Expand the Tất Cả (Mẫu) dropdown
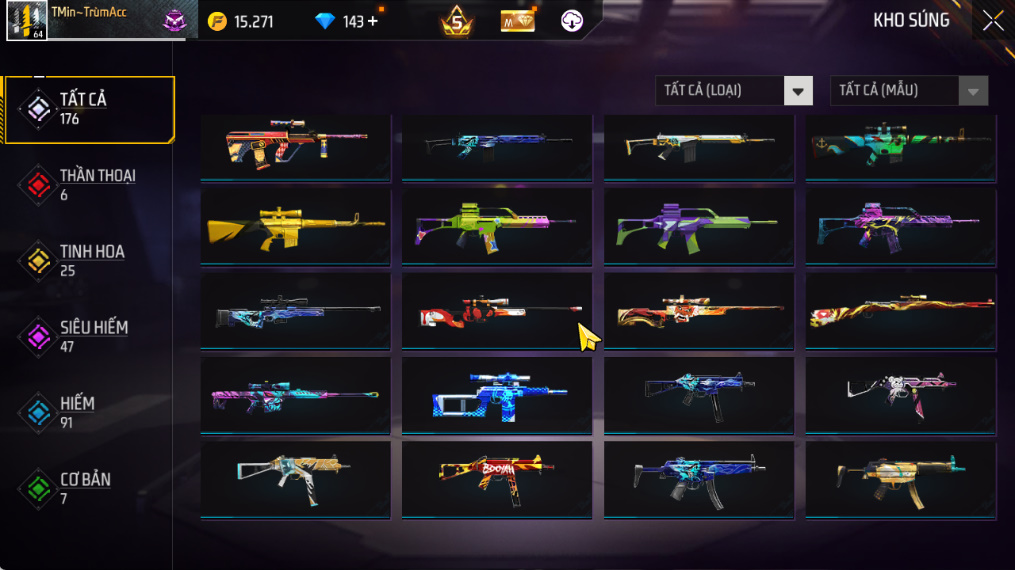1015x570 pixels. (908, 91)
